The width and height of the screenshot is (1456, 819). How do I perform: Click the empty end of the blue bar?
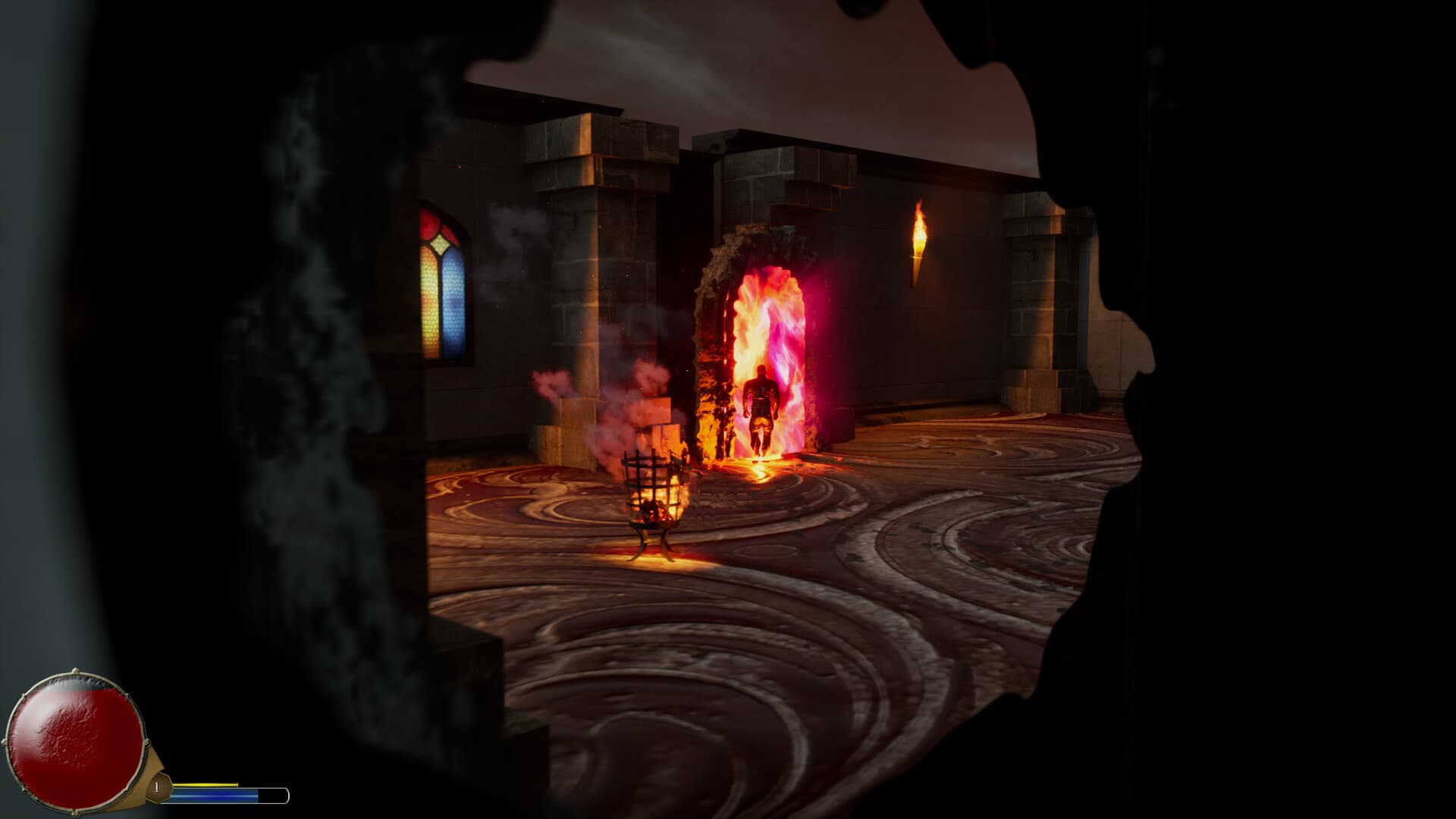(x=273, y=795)
